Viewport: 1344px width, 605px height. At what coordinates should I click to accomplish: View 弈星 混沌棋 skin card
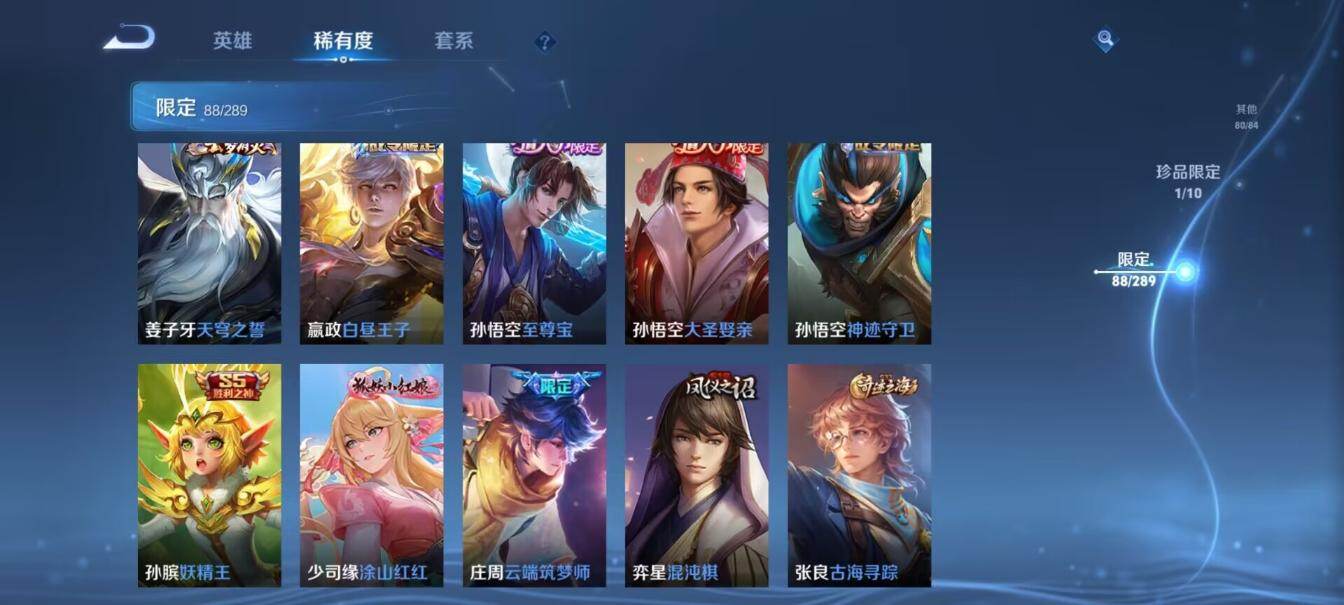click(x=696, y=475)
